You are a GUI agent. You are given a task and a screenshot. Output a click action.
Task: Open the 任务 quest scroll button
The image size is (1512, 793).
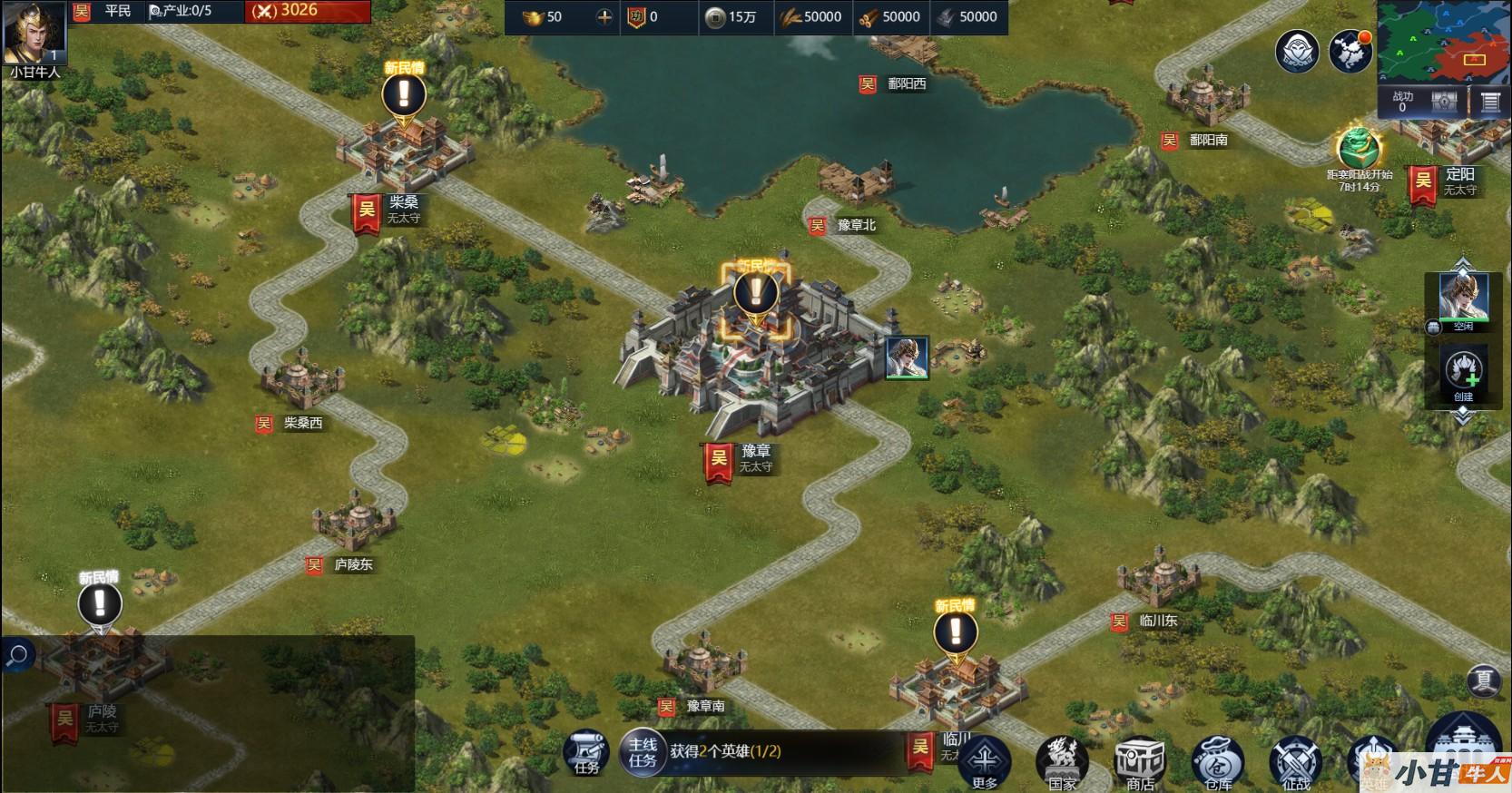(x=586, y=753)
